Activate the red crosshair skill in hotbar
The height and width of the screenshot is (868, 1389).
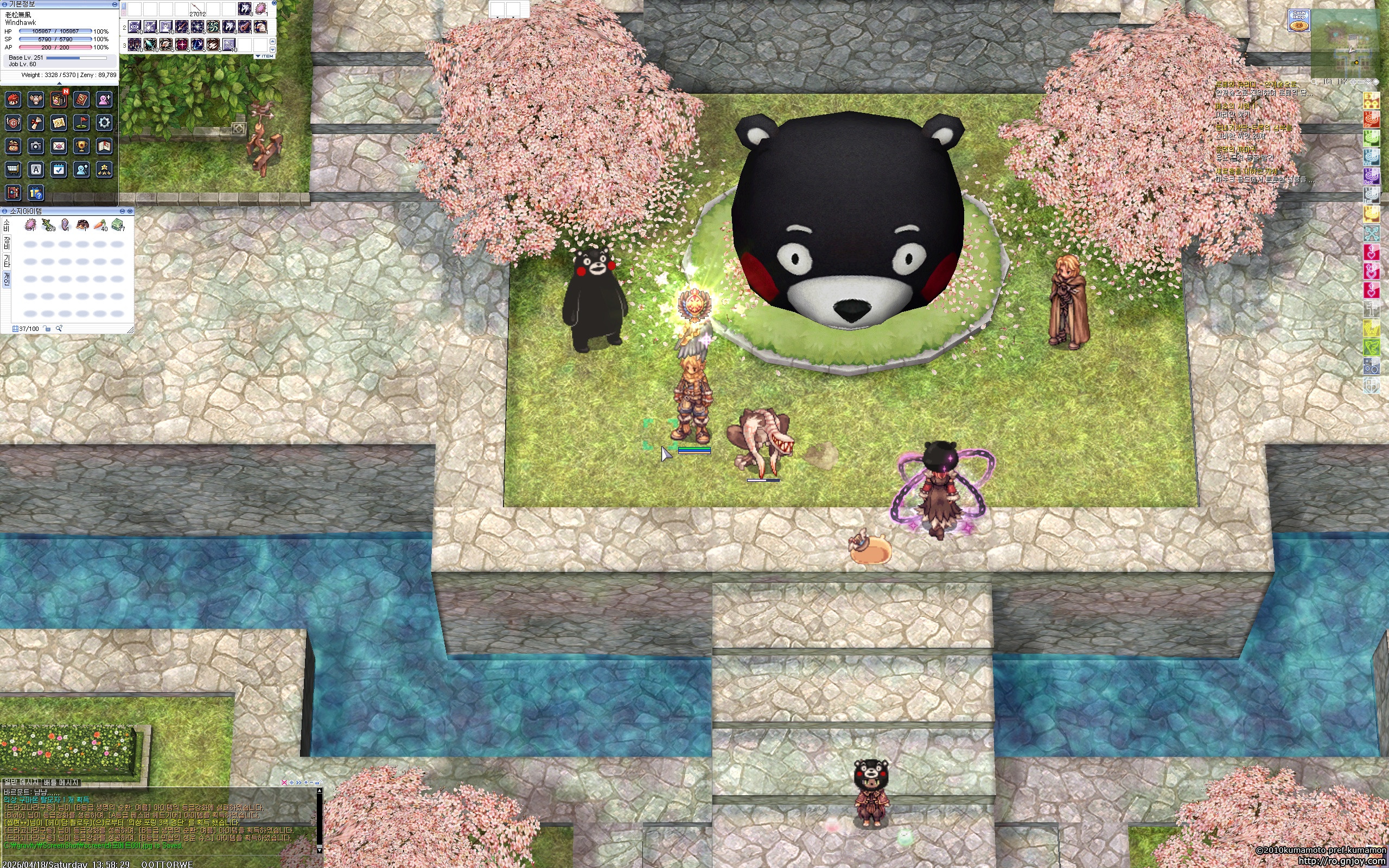(181, 44)
